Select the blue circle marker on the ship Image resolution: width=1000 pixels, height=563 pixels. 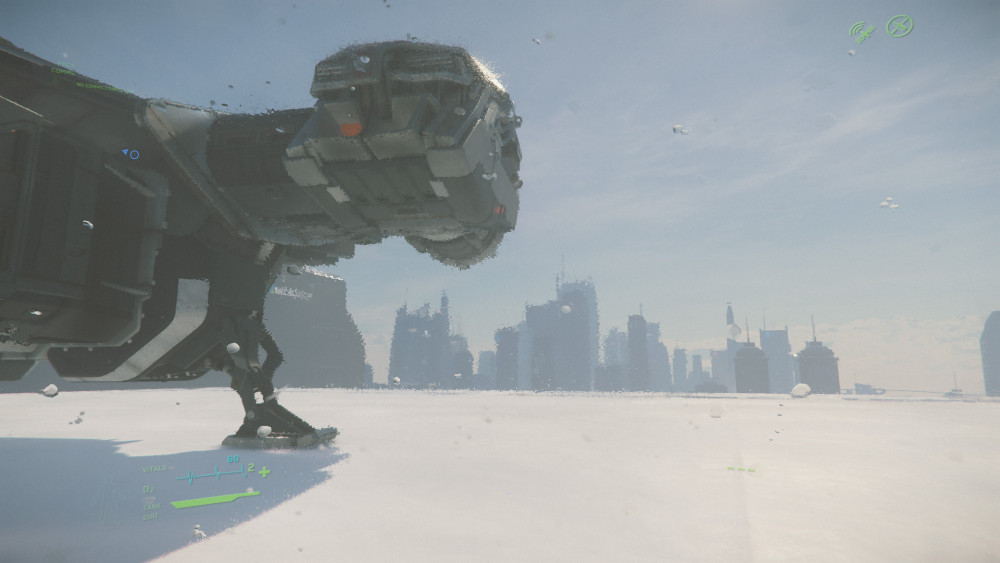(134, 155)
